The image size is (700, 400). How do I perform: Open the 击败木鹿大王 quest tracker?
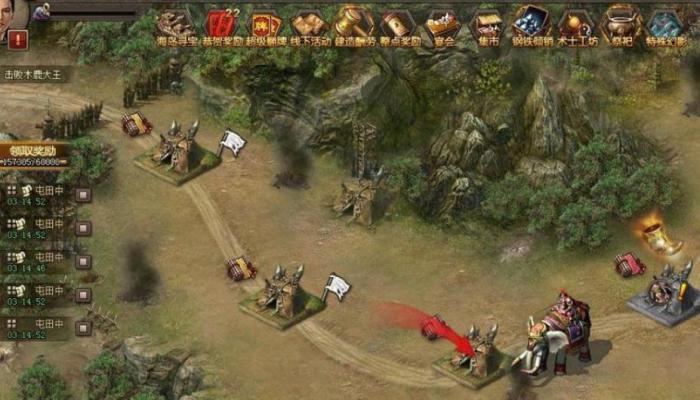[33, 75]
